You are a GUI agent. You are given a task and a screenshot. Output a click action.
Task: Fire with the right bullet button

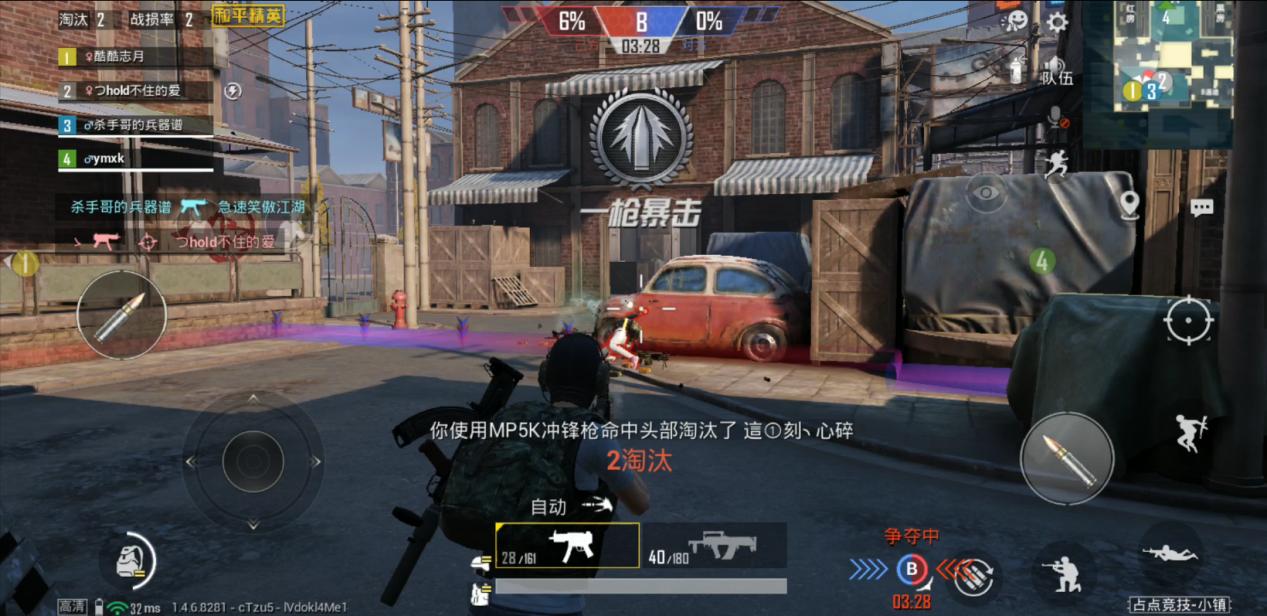tap(1066, 458)
